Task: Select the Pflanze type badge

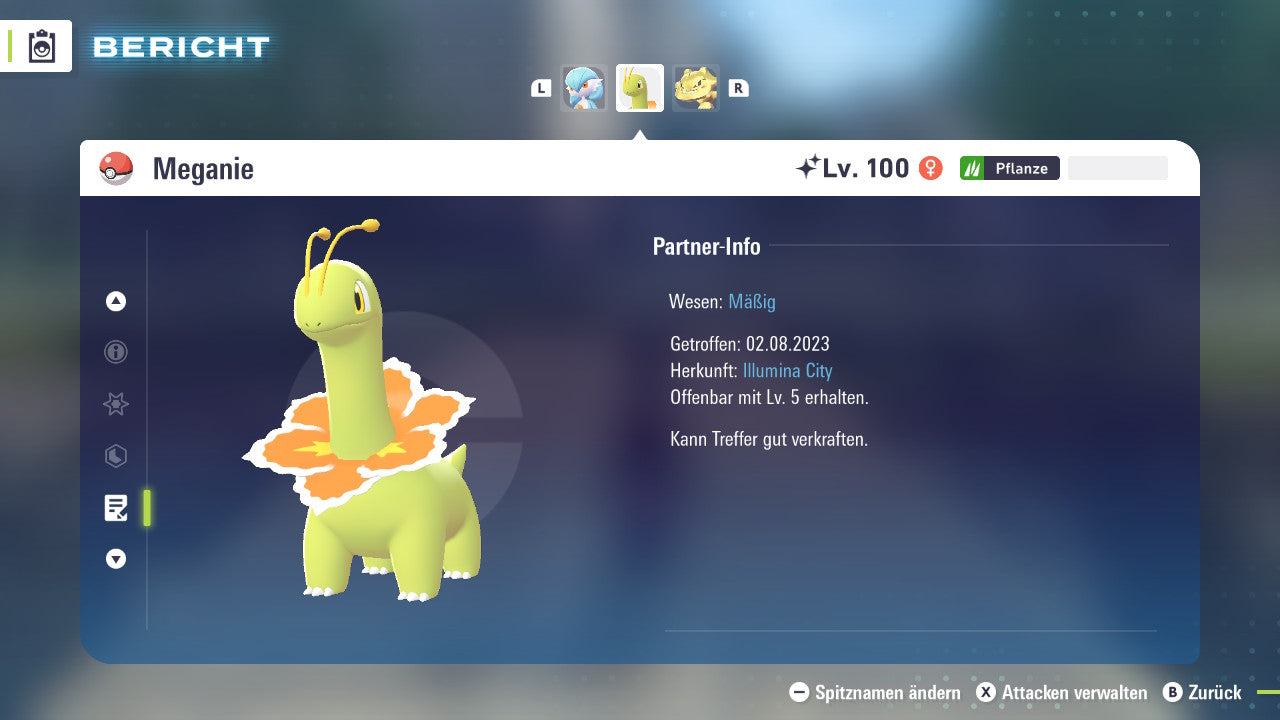Action: tap(1009, 168)
